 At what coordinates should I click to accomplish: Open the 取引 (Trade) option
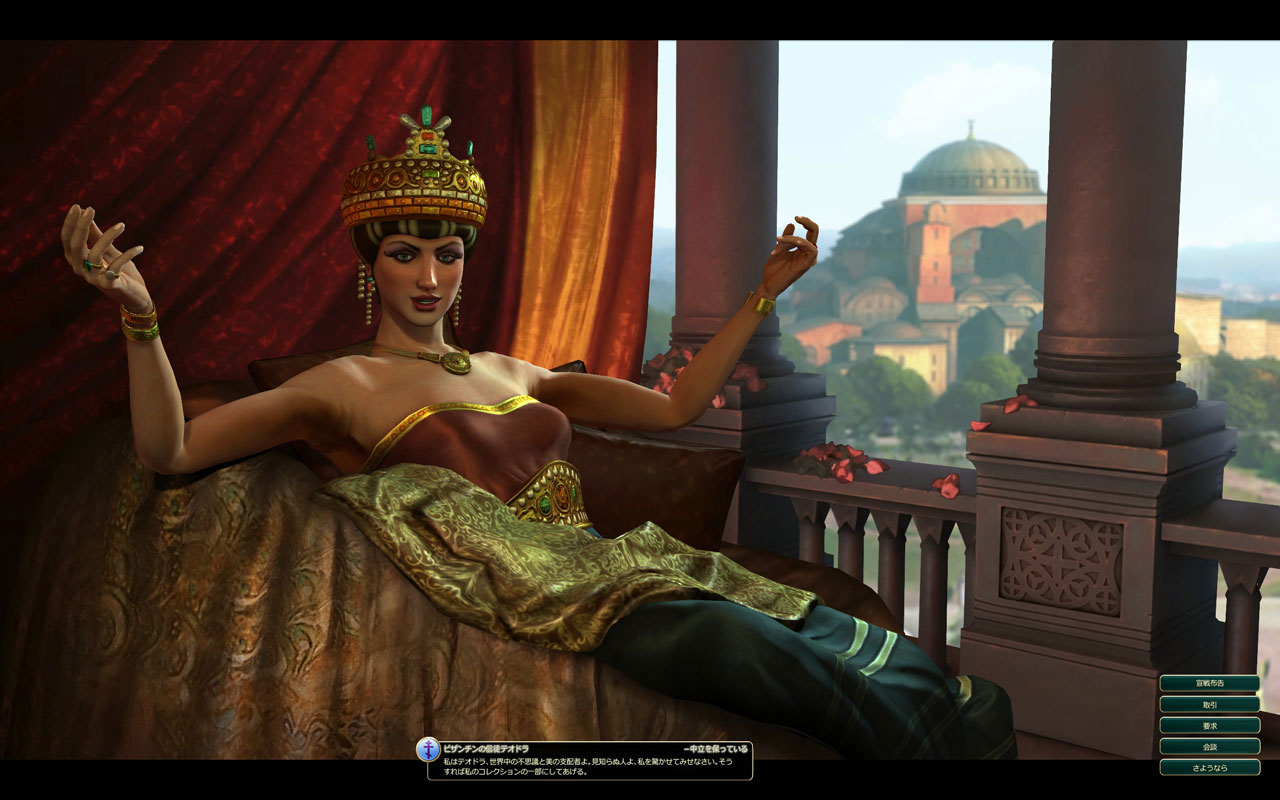(x=1209, y=705)
